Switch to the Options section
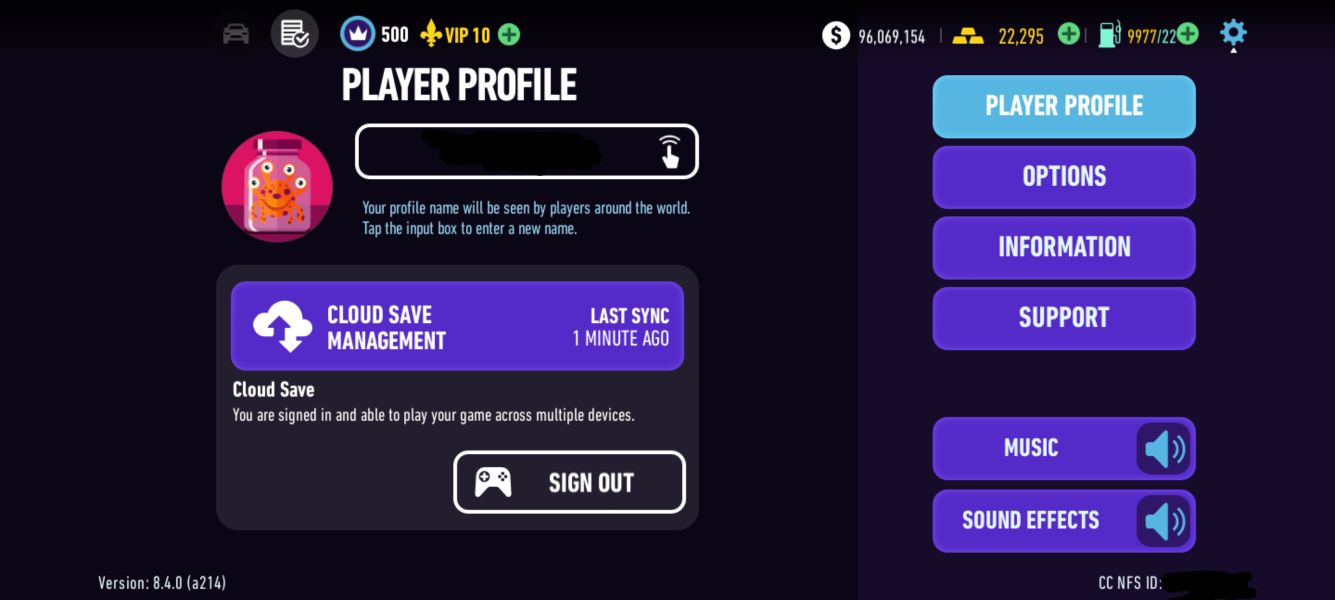The width and height of the screenshot is (1335, 600). click(1063, 177)
